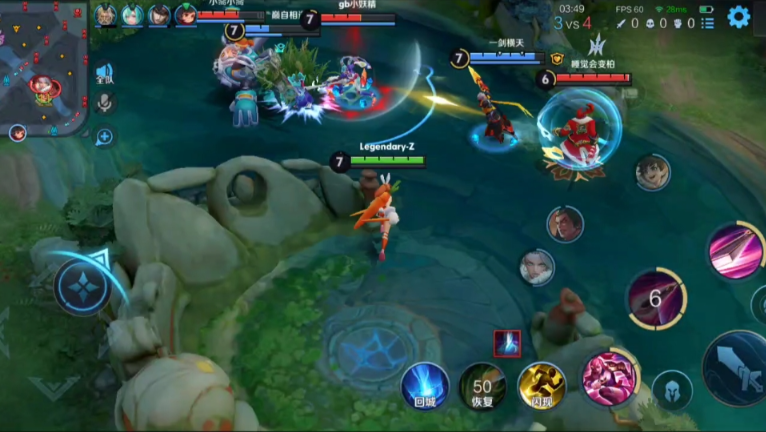
Task: Tap the skill showing cooldown 6
Action: coord(656,298)
